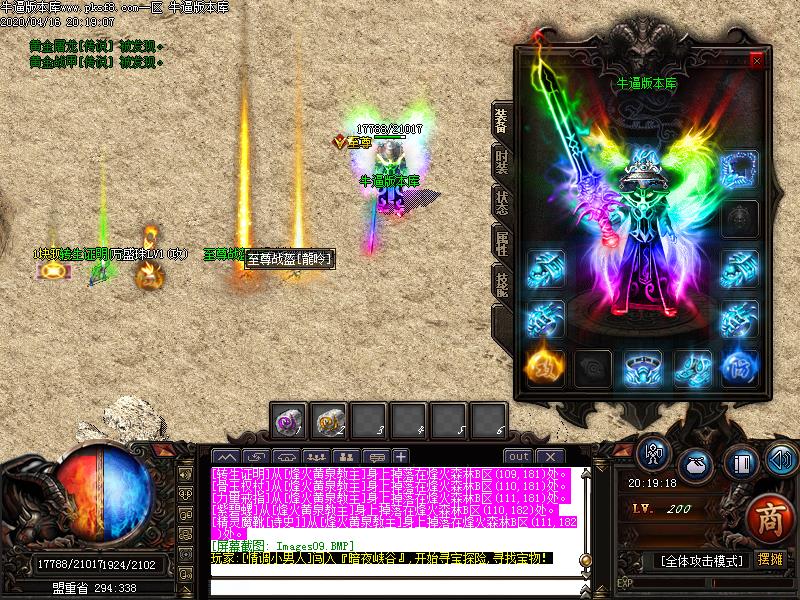Toggle the sound speaker button
This screenshot has height=600, width=800.
[x=781, y=460]
